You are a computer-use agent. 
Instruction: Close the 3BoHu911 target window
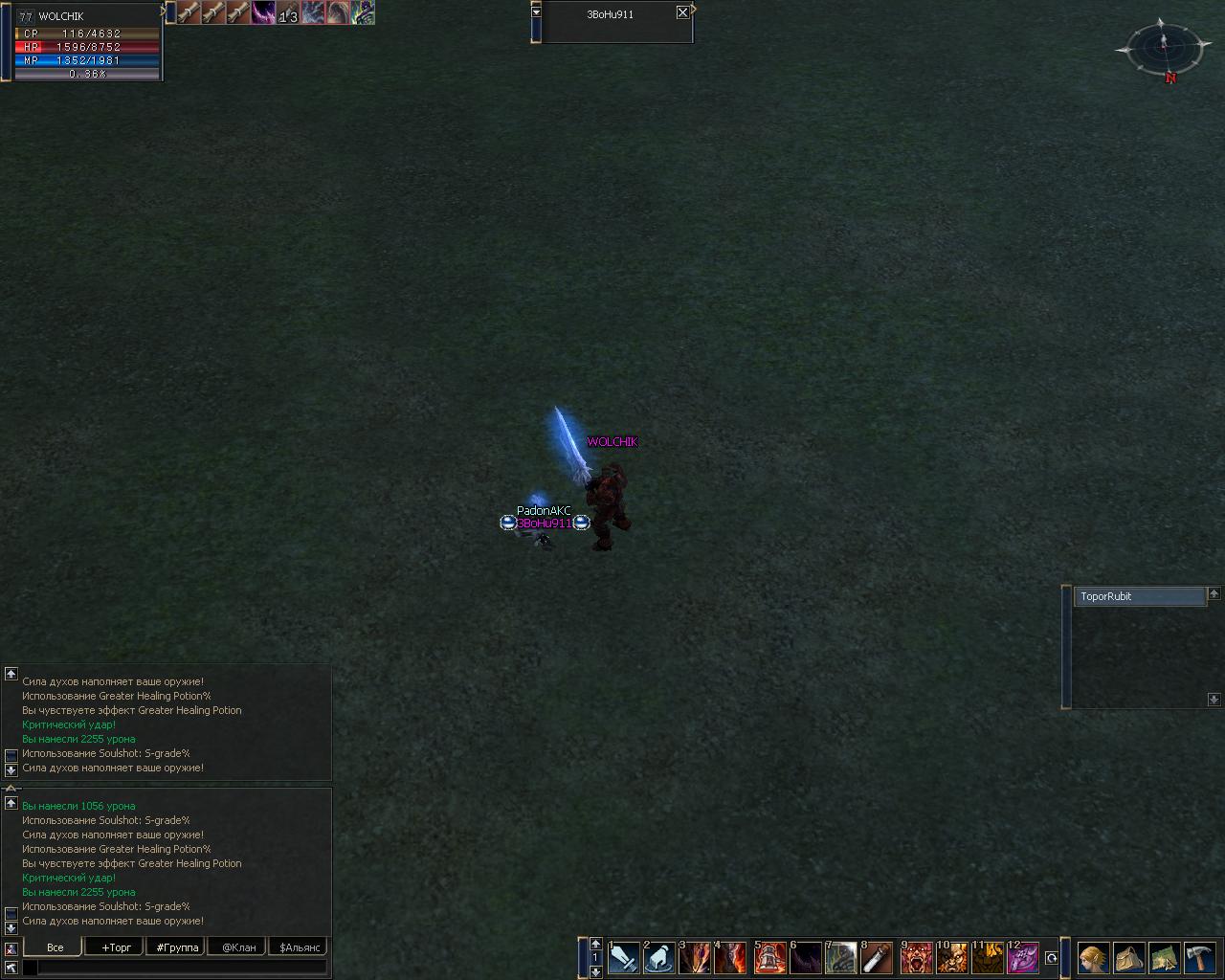[x=682, y=13]
